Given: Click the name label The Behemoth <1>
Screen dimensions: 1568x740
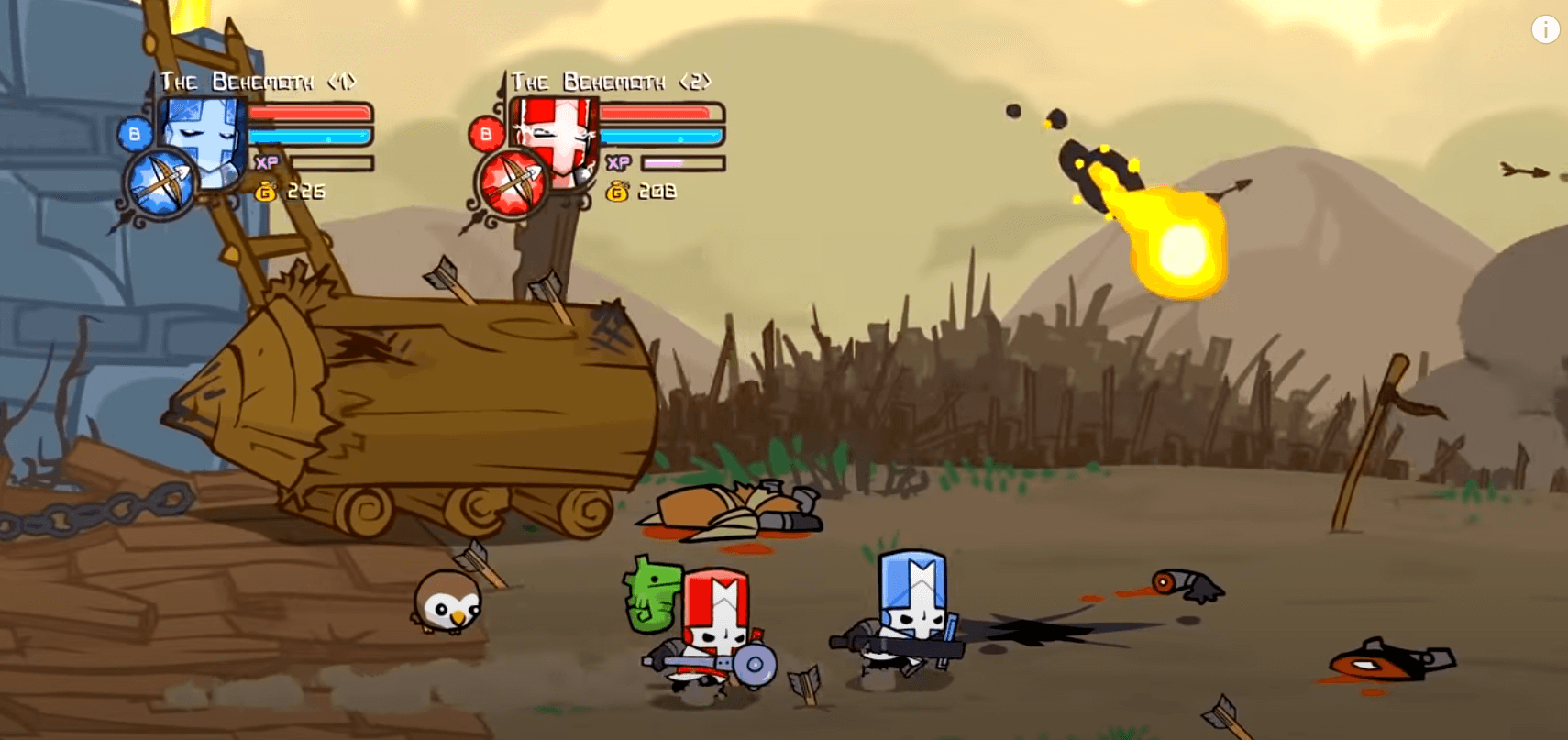Looking at the screenshot, I should tap(259, 82).
